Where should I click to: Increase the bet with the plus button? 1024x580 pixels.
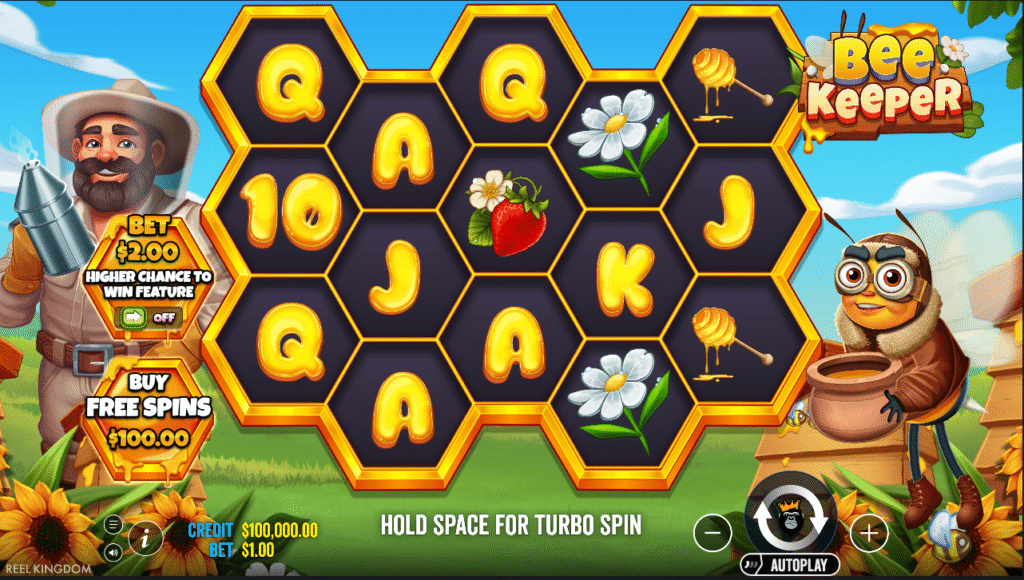[x=868, y=534]
